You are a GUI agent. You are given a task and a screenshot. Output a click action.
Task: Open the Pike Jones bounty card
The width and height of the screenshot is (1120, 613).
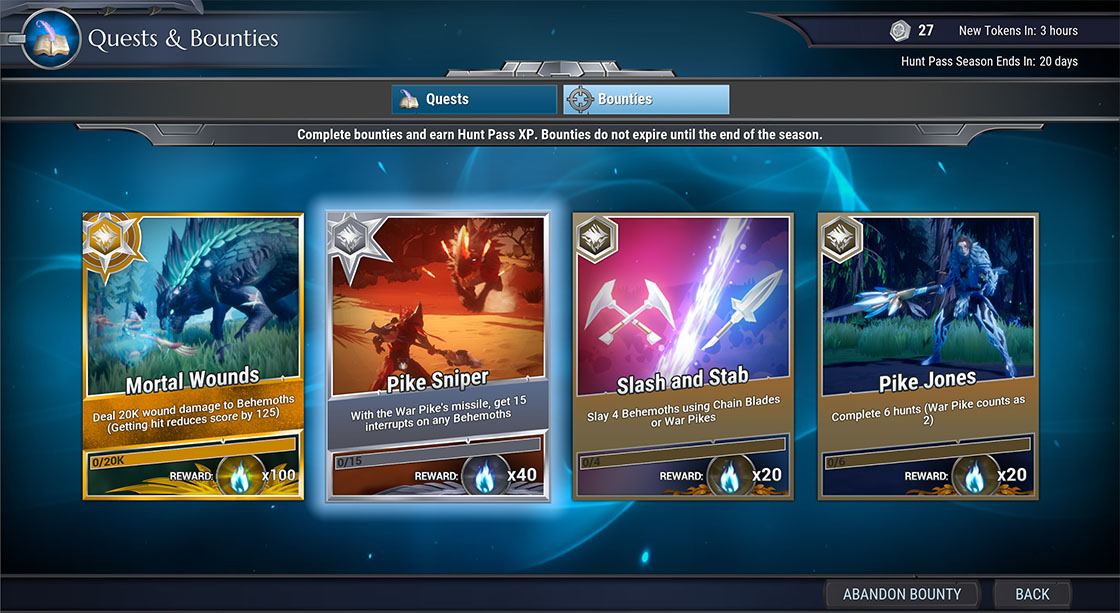[x=928, y=355]
